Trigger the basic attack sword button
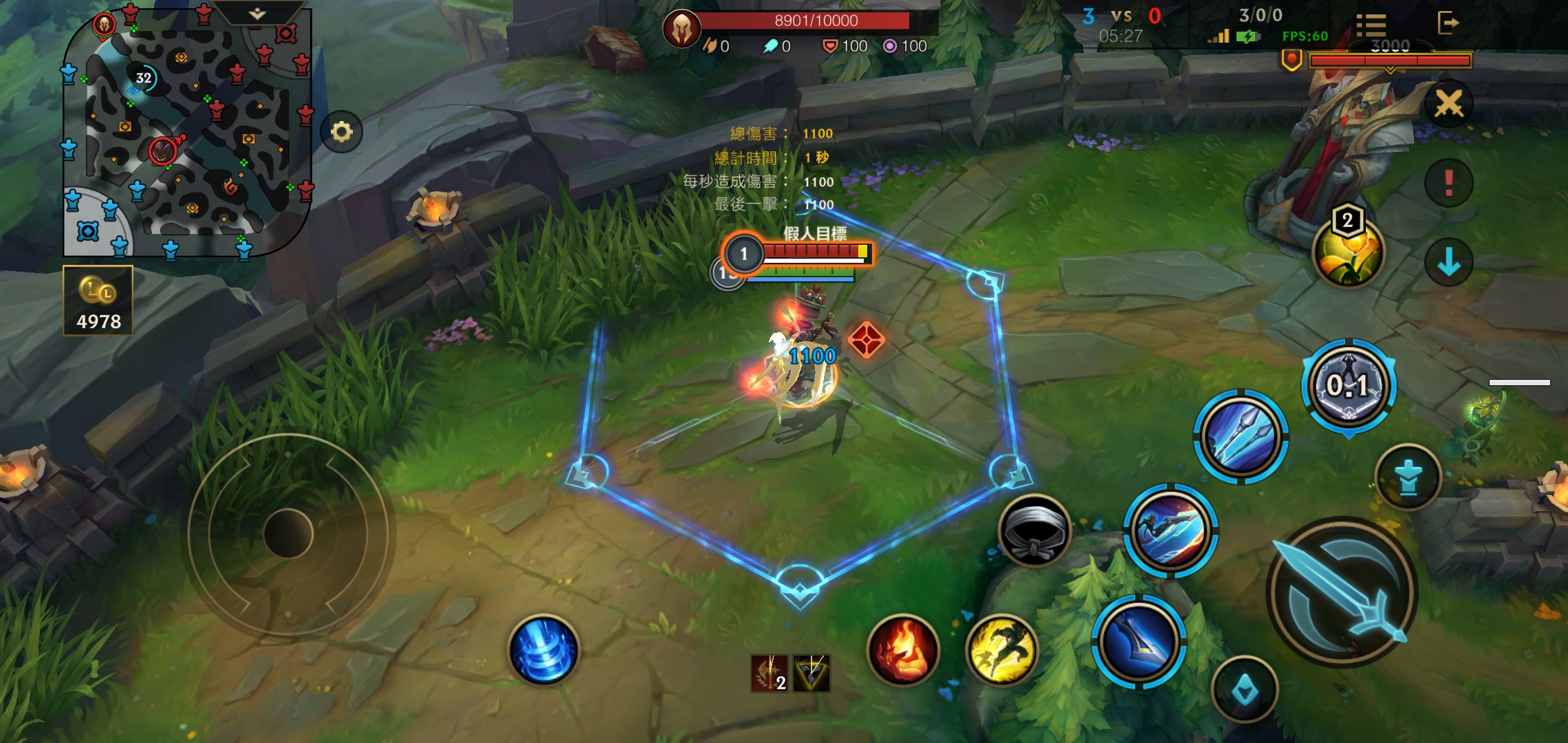1568x743 pixels. point(1341,592)
